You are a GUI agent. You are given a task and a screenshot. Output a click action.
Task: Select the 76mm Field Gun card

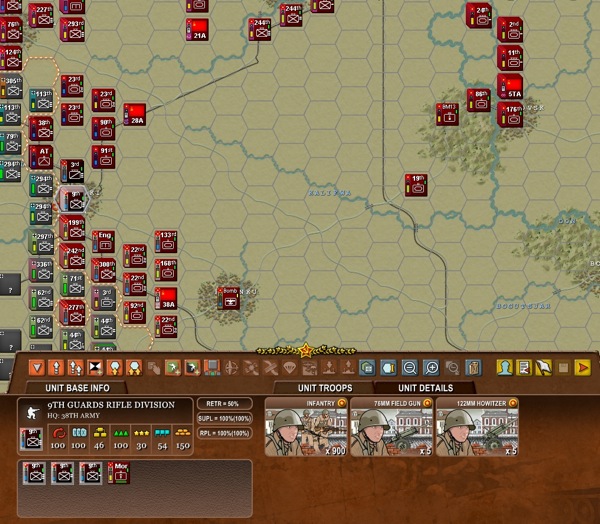[x=391, y=427]
